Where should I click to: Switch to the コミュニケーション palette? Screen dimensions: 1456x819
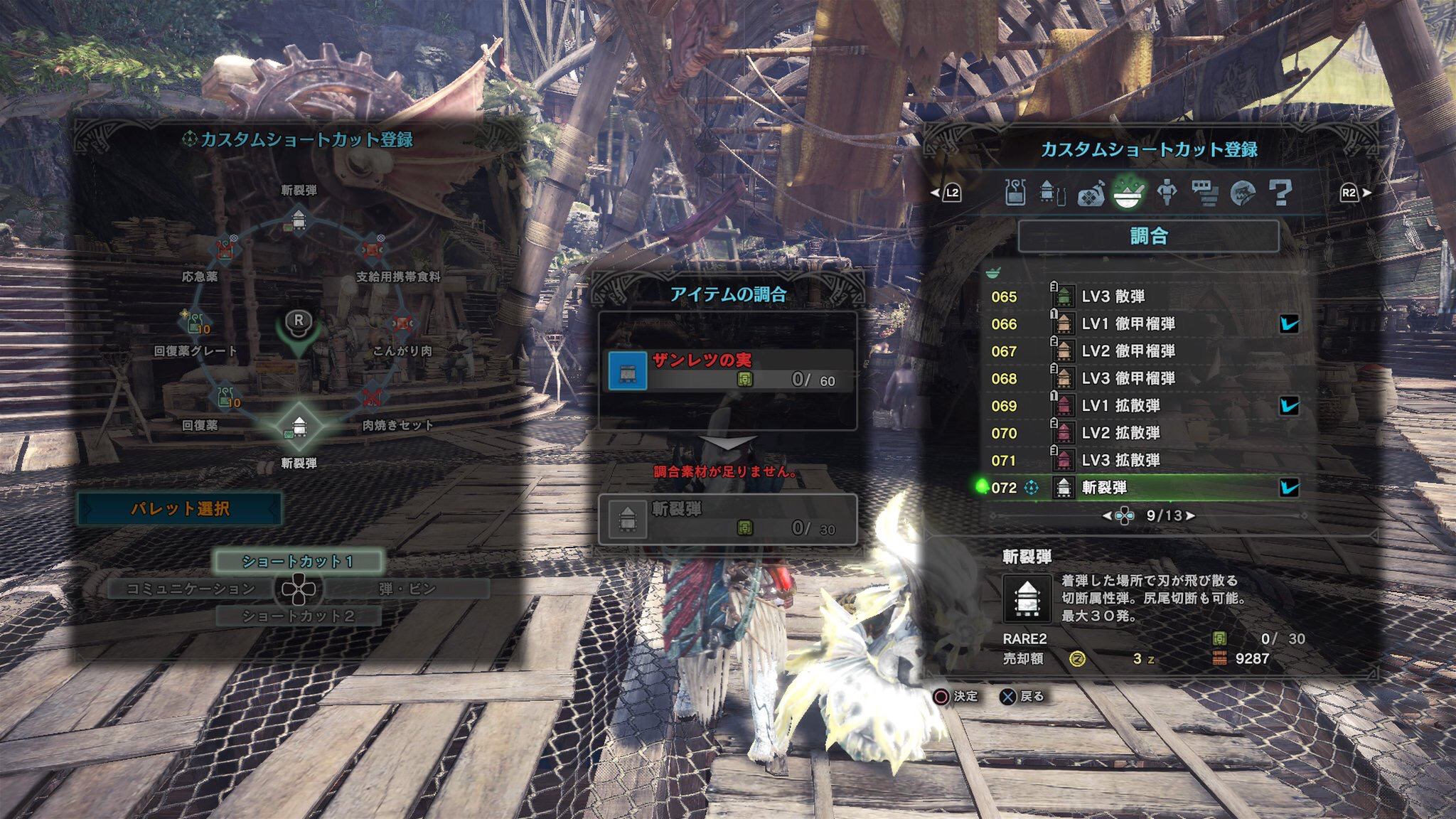[190, 589]
